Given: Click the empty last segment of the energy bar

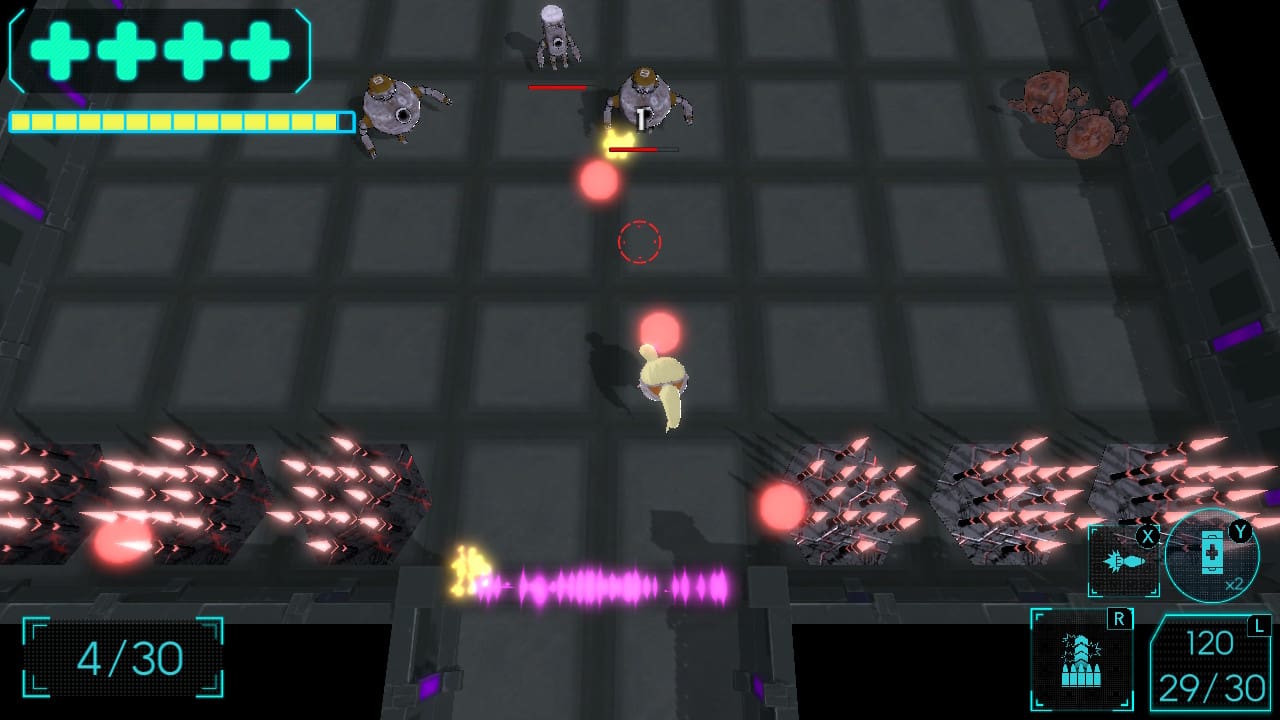Looking at the screenshot, I should coord(344,120).
